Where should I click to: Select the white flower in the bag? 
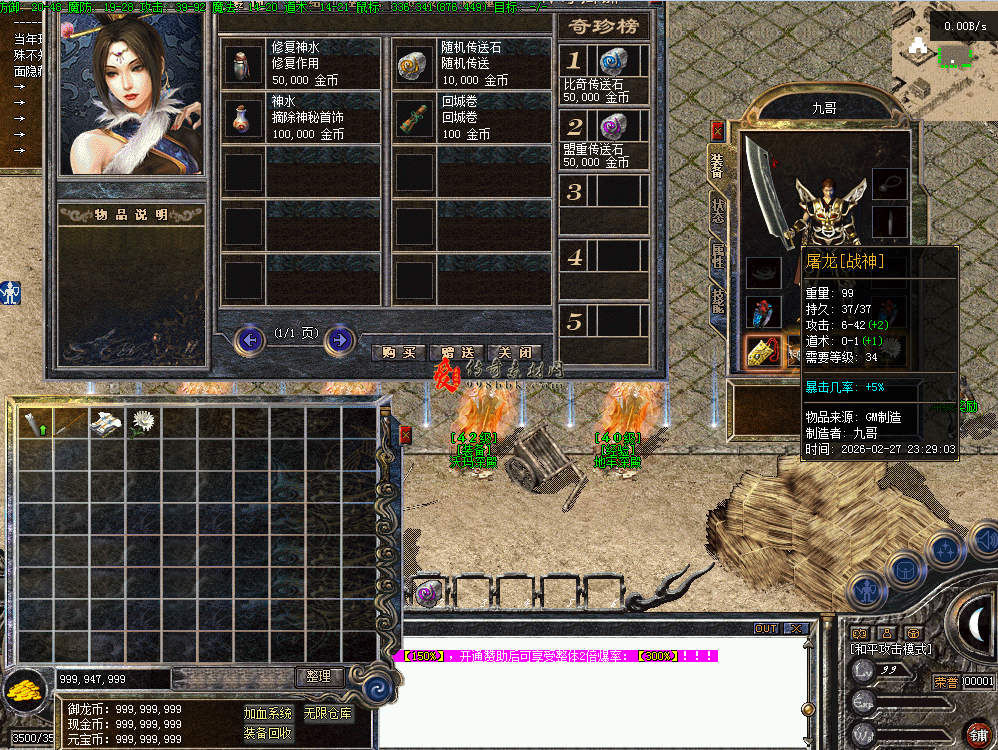143,423
